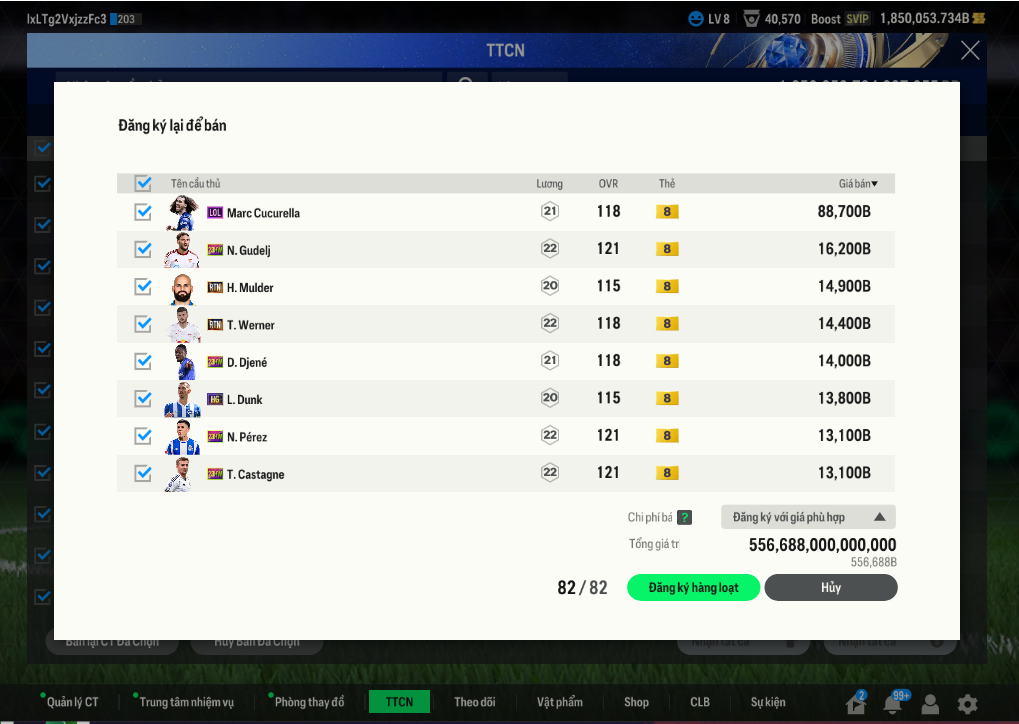The height and width of the screenshot is (724, 1019).
Task: Open the settings gear icon
Action: tap(967, 703)
